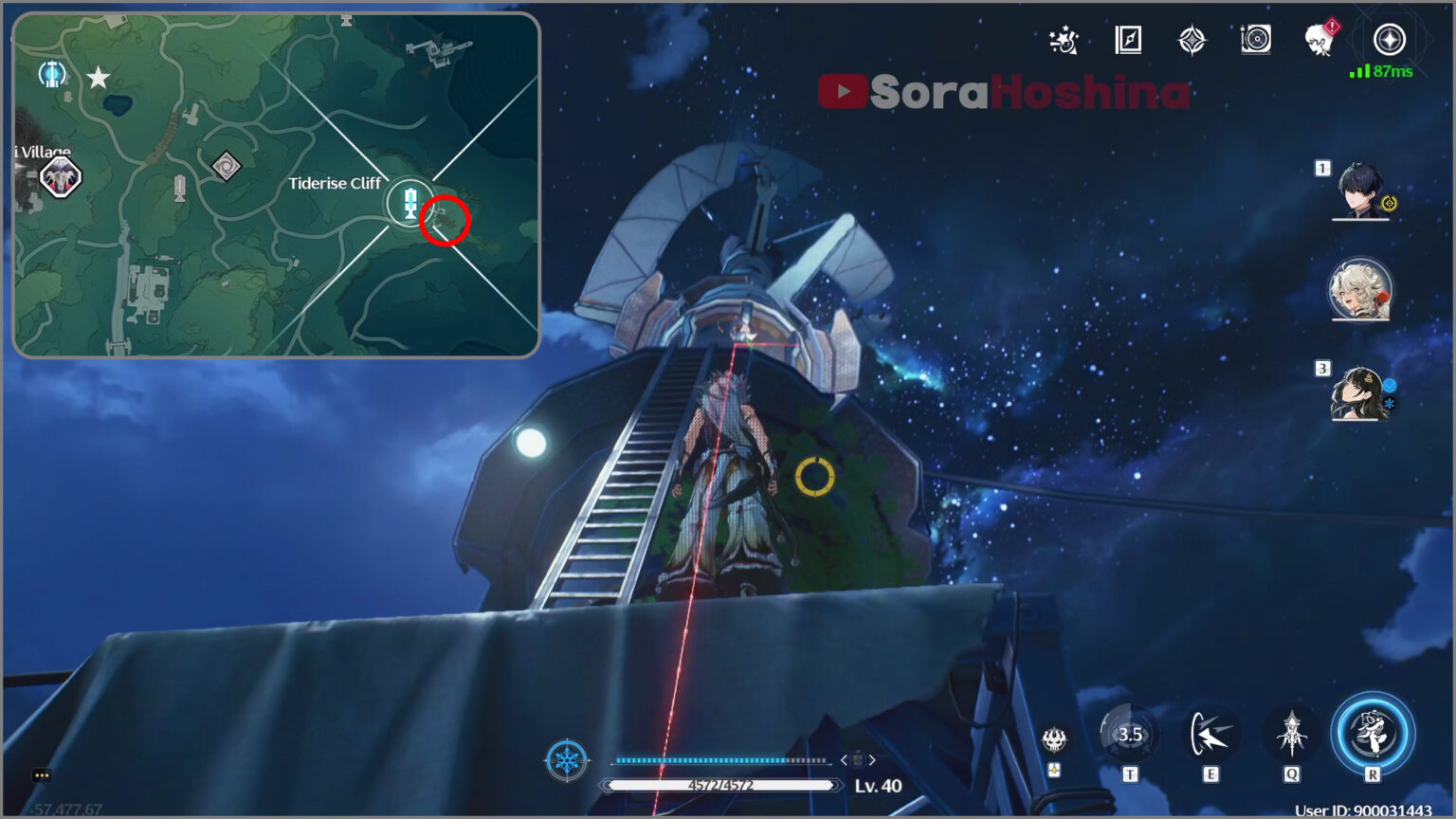Open the circular star wheel icon above ping

(1390, 40)
